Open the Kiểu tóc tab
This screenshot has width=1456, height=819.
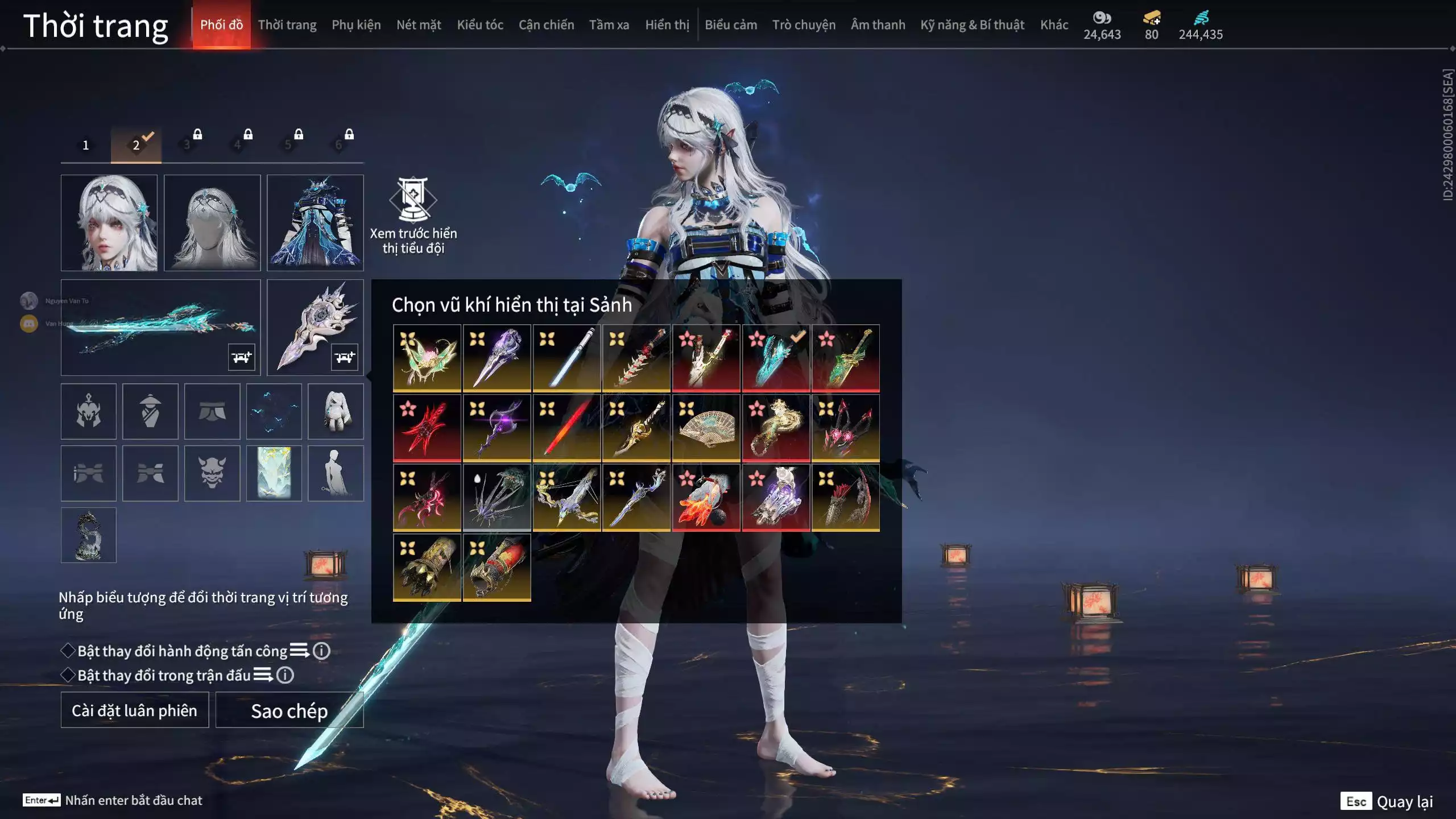coord(480,25)
